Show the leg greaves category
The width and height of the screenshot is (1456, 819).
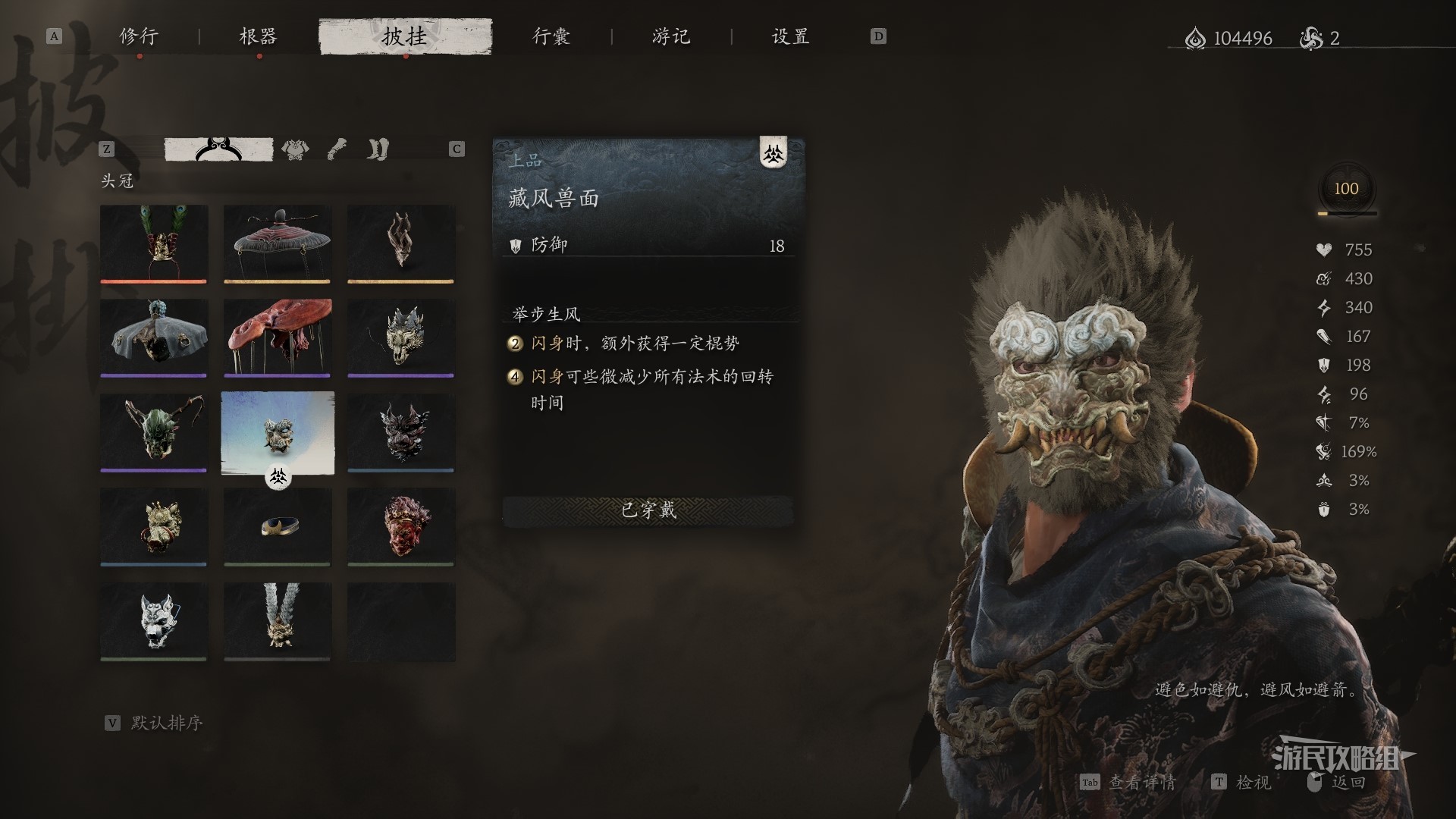click(x=378, y=149)
